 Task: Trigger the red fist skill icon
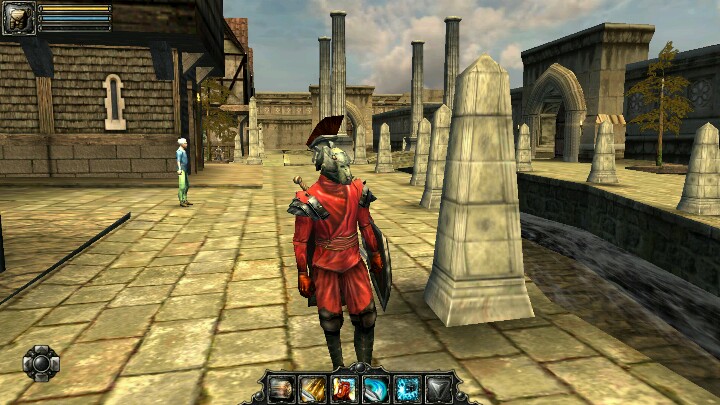345,389
